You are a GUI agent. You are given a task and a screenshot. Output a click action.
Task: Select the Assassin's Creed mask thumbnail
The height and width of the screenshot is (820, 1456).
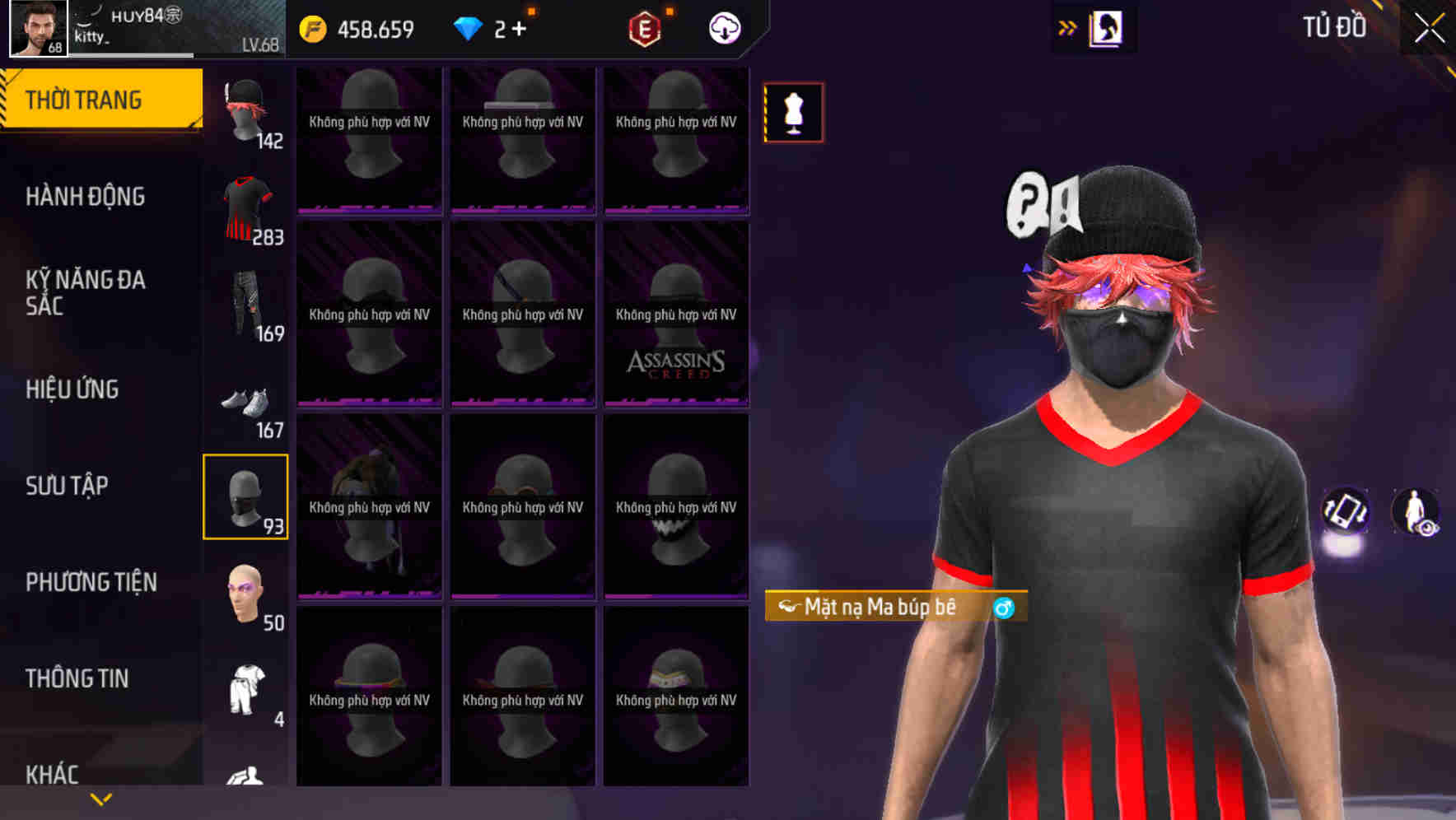tap(676, 317)
